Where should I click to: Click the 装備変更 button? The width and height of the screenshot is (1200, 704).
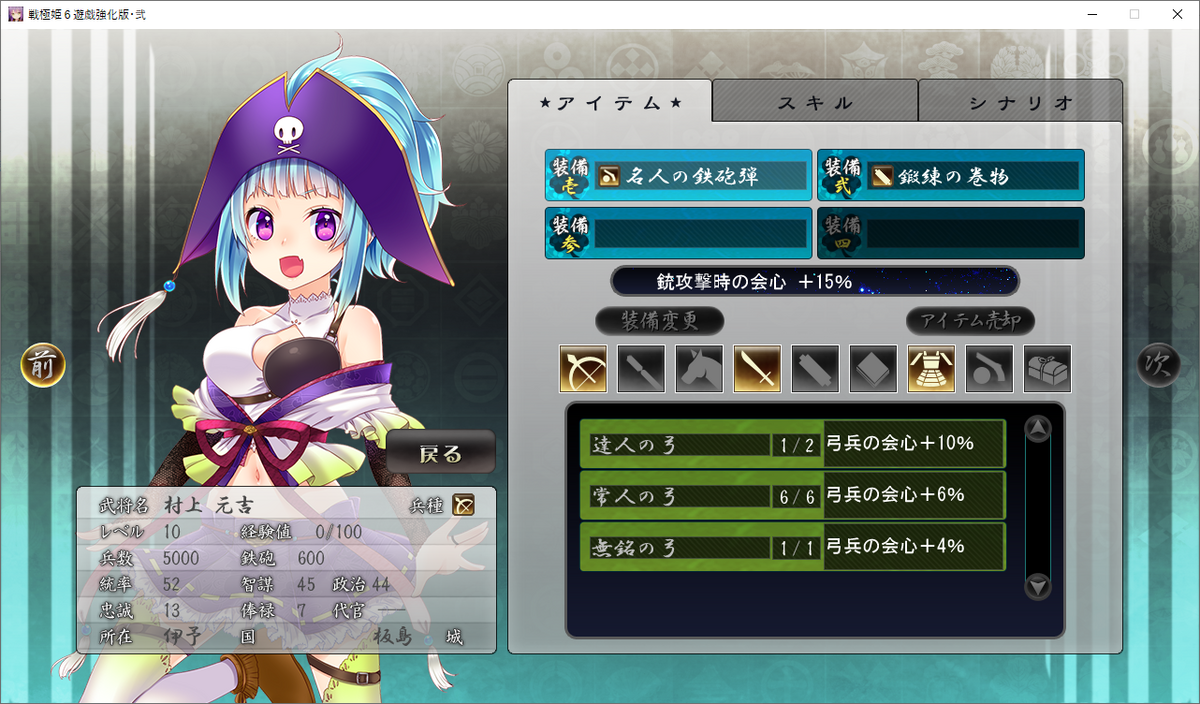[659, 321]
